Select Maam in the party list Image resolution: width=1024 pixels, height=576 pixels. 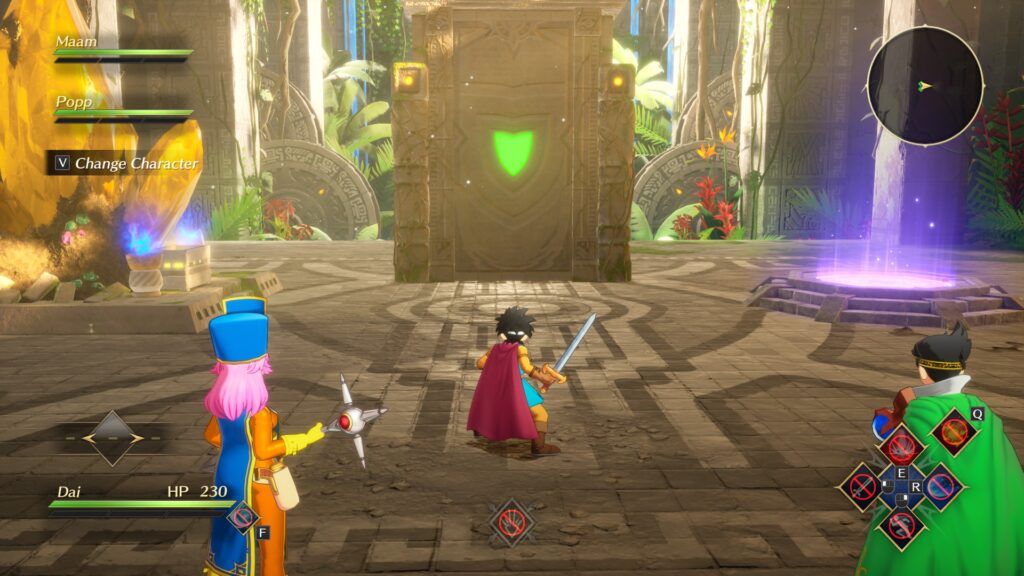click(x=76, y=42)
